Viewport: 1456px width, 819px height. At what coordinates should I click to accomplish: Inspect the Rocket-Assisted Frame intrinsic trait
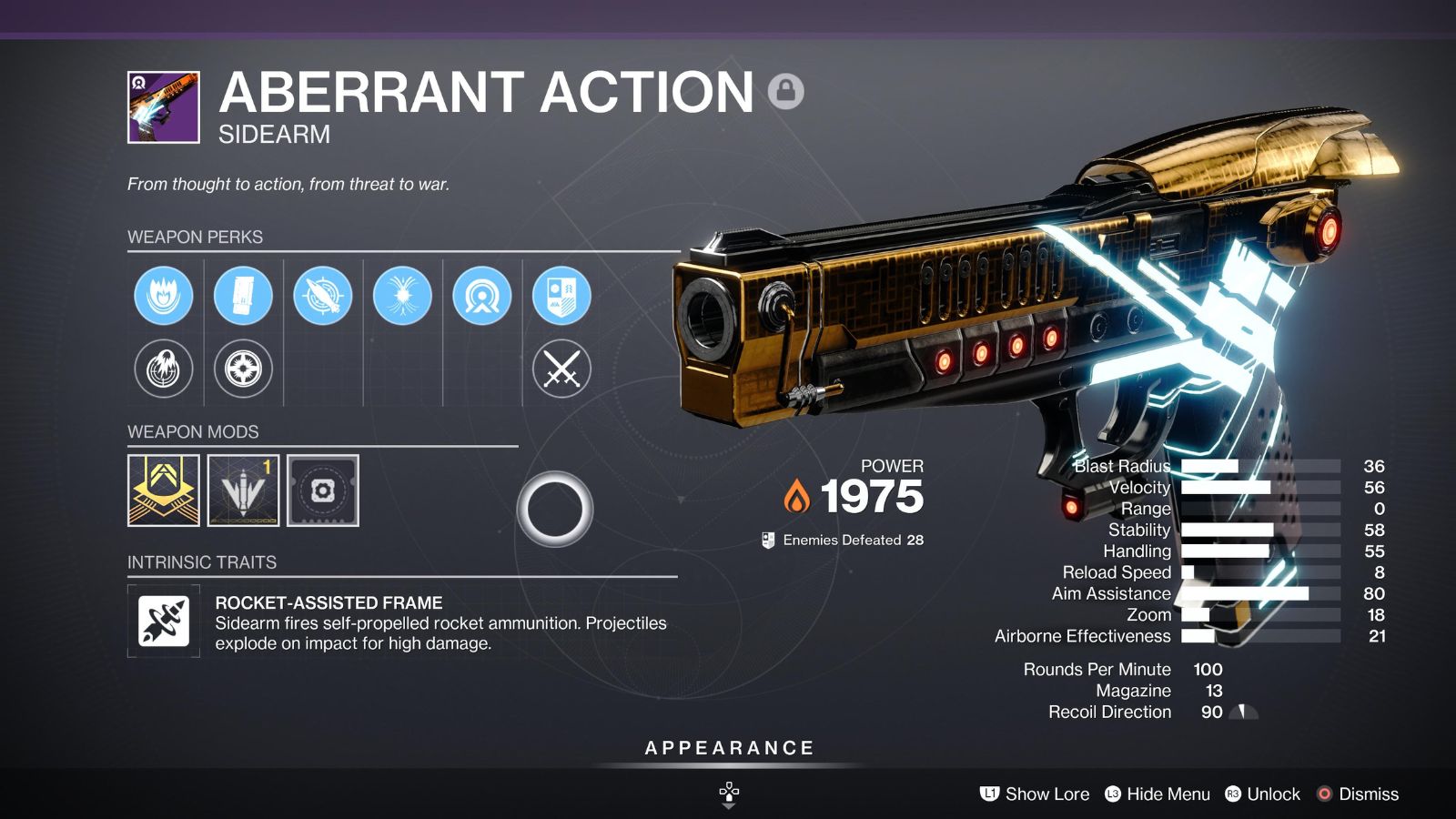coord(164,622)
